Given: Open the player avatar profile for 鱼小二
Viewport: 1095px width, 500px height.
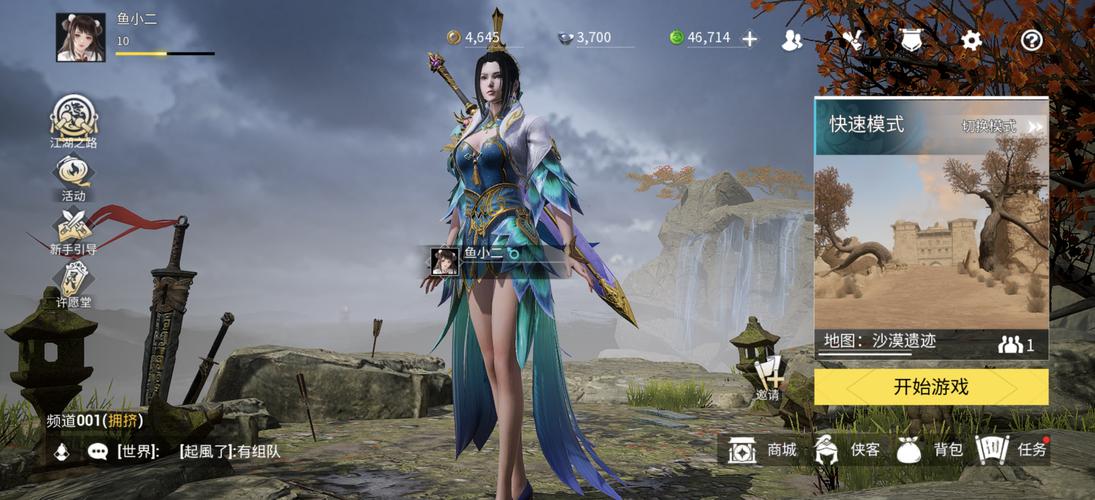Looking at the screenshot, I should (80, 38).
